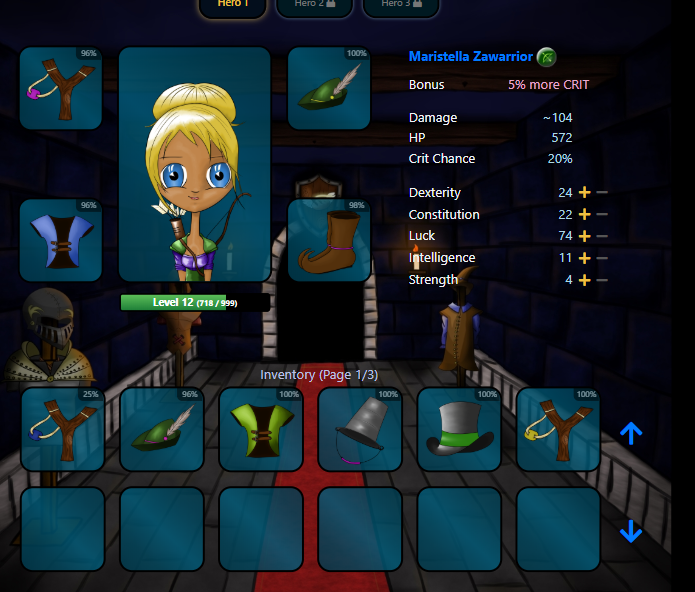The width and height of the screenshot is (695, 592).
Task: Select the equipped brown boot slot
Action: [x=329, y=240]
